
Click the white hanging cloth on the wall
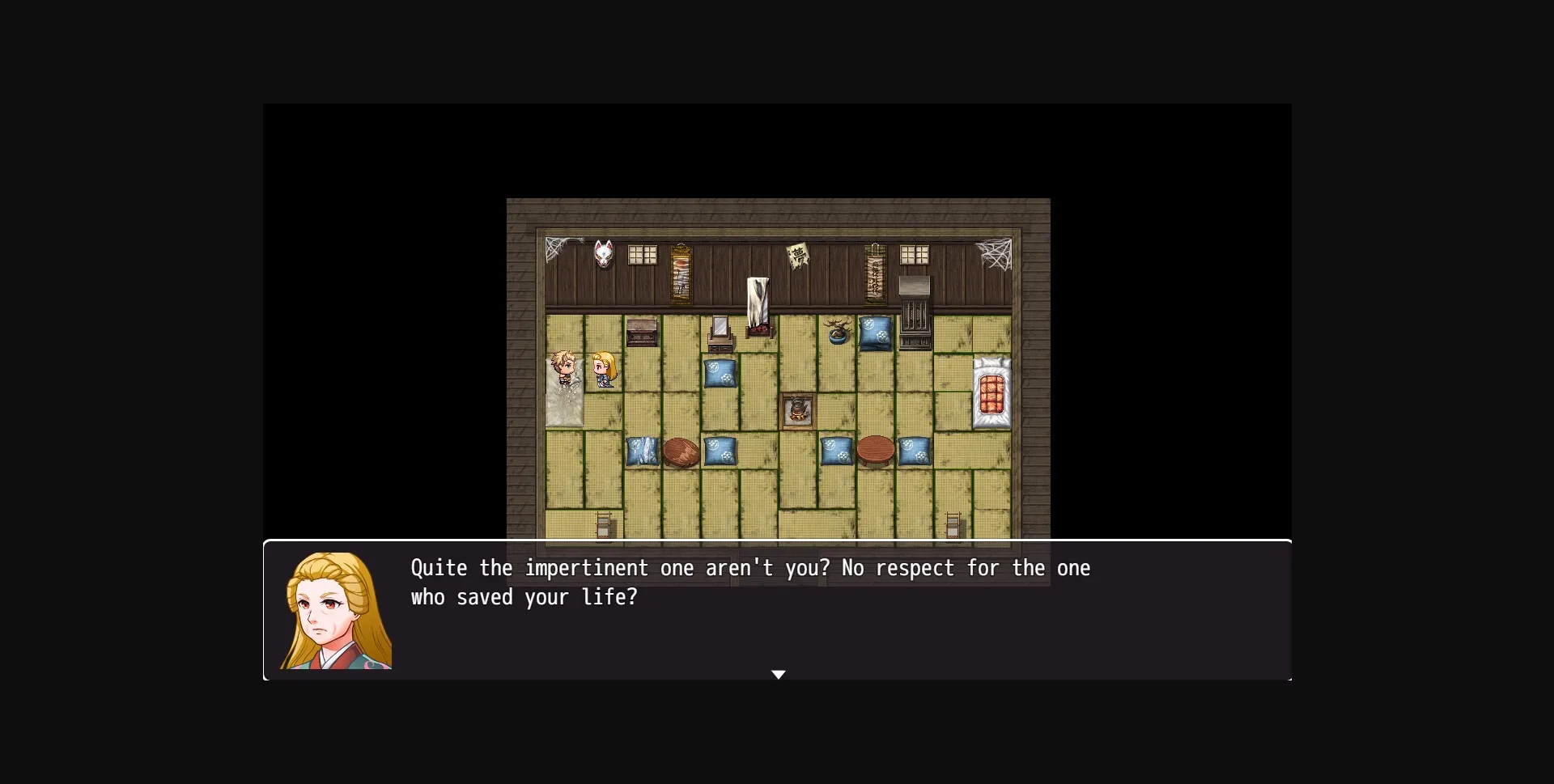click(x=758, y=297)
